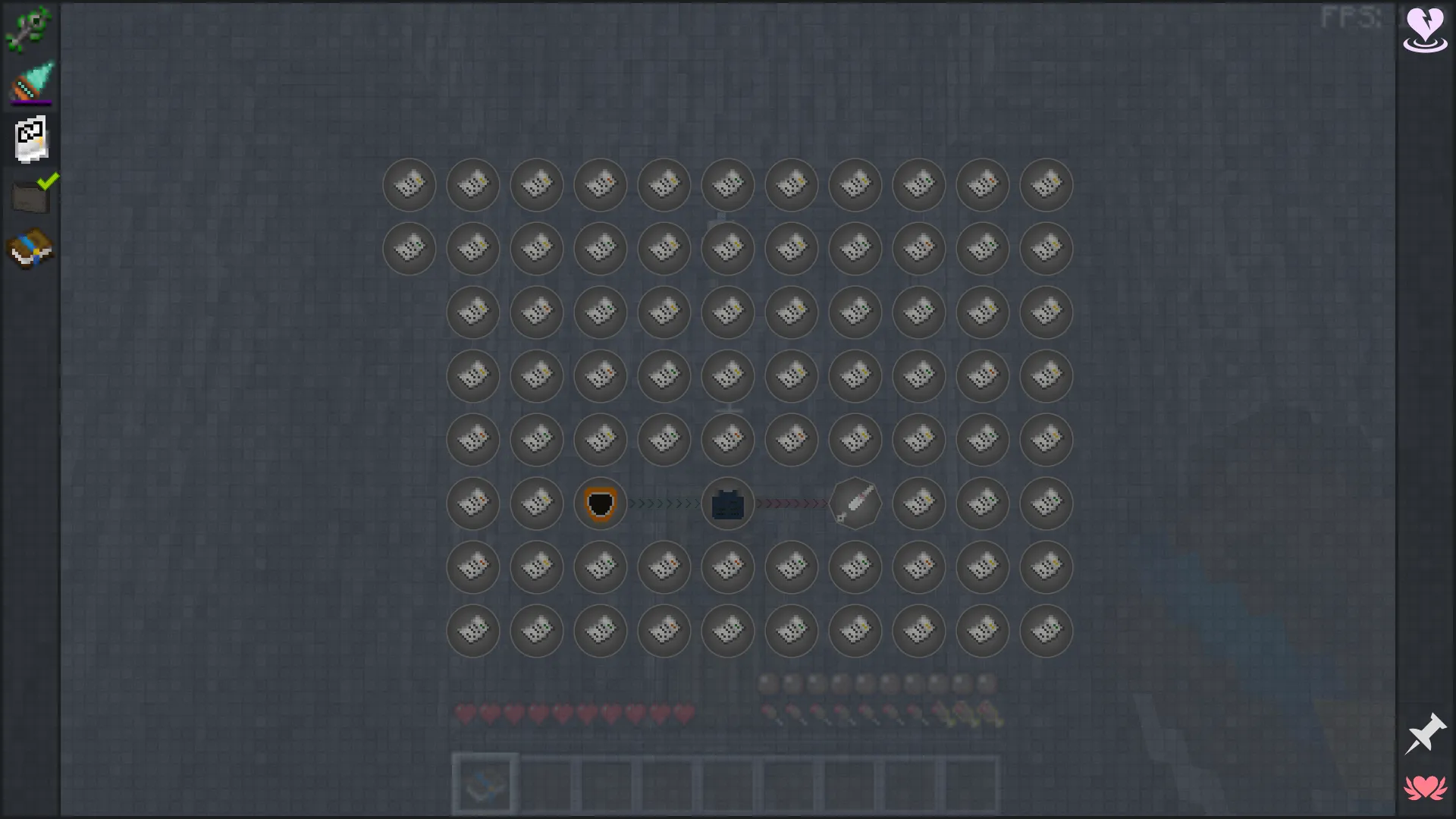The image size is (1456, 819).
Task: Select the scroll node directly below the anvil node
Action: 727,567
